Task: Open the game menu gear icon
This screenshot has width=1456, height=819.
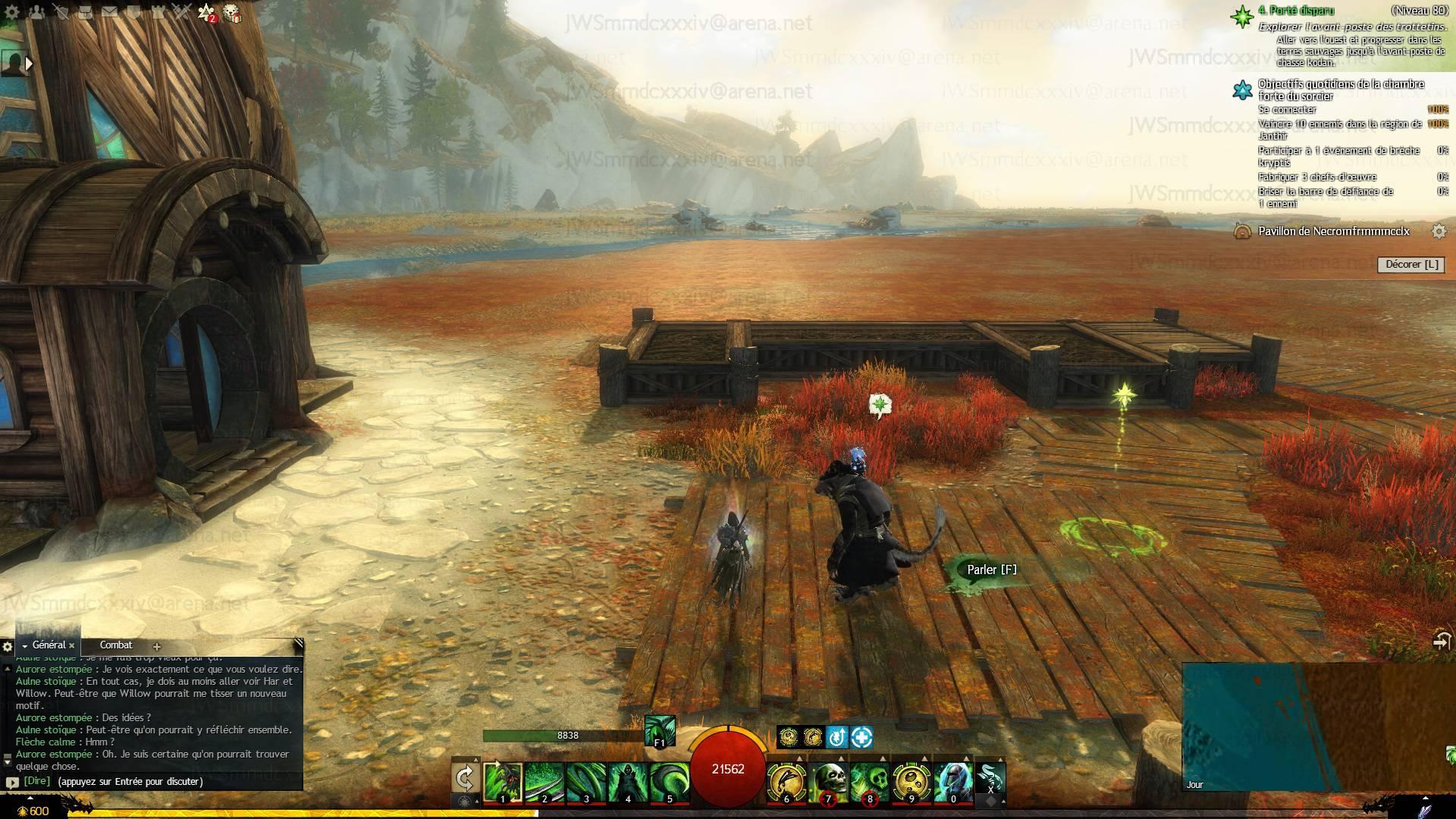Action: click(12, 12)
